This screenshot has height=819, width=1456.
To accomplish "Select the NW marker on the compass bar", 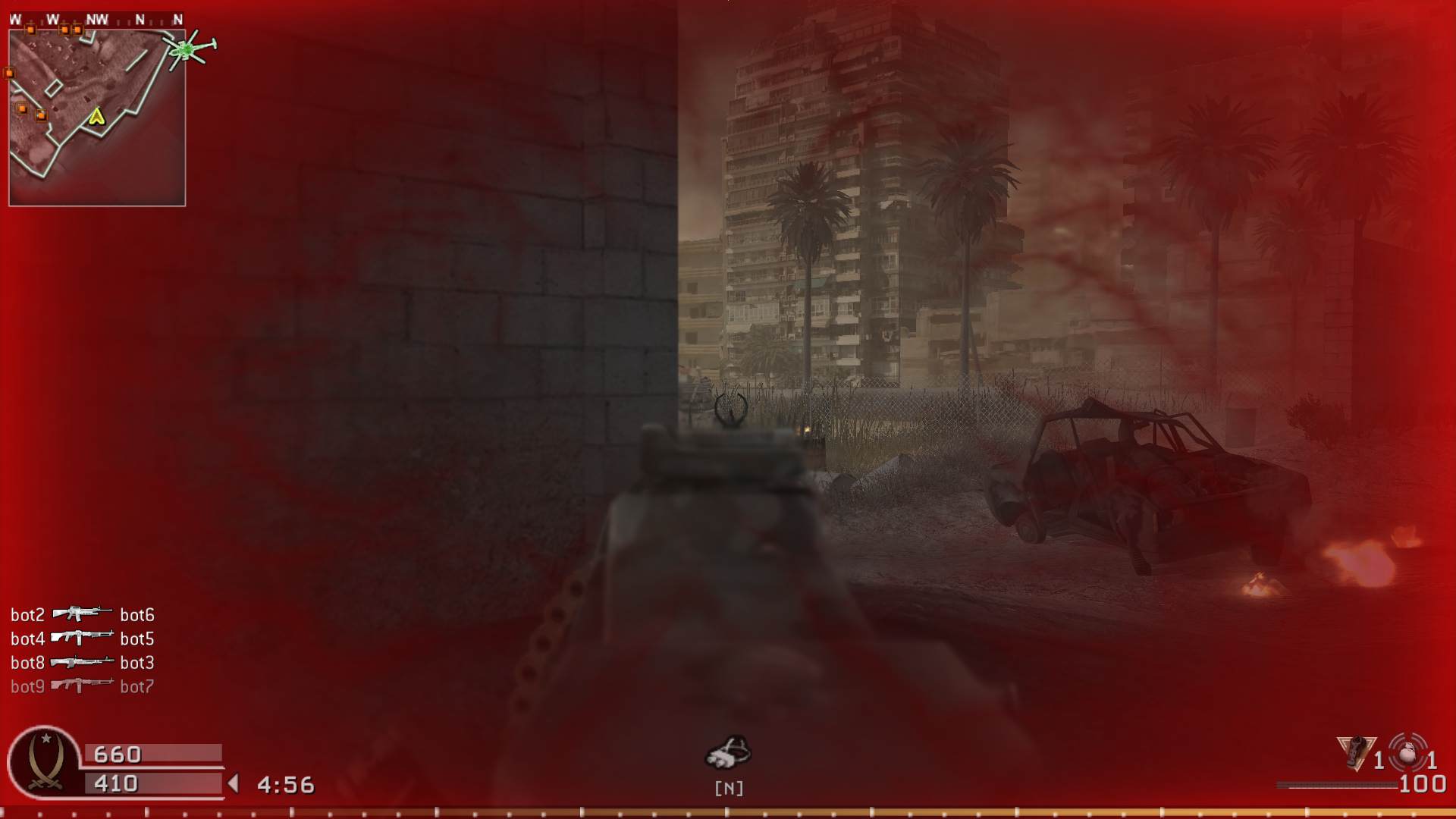I will pyautogui.click(x=97, y=20).
